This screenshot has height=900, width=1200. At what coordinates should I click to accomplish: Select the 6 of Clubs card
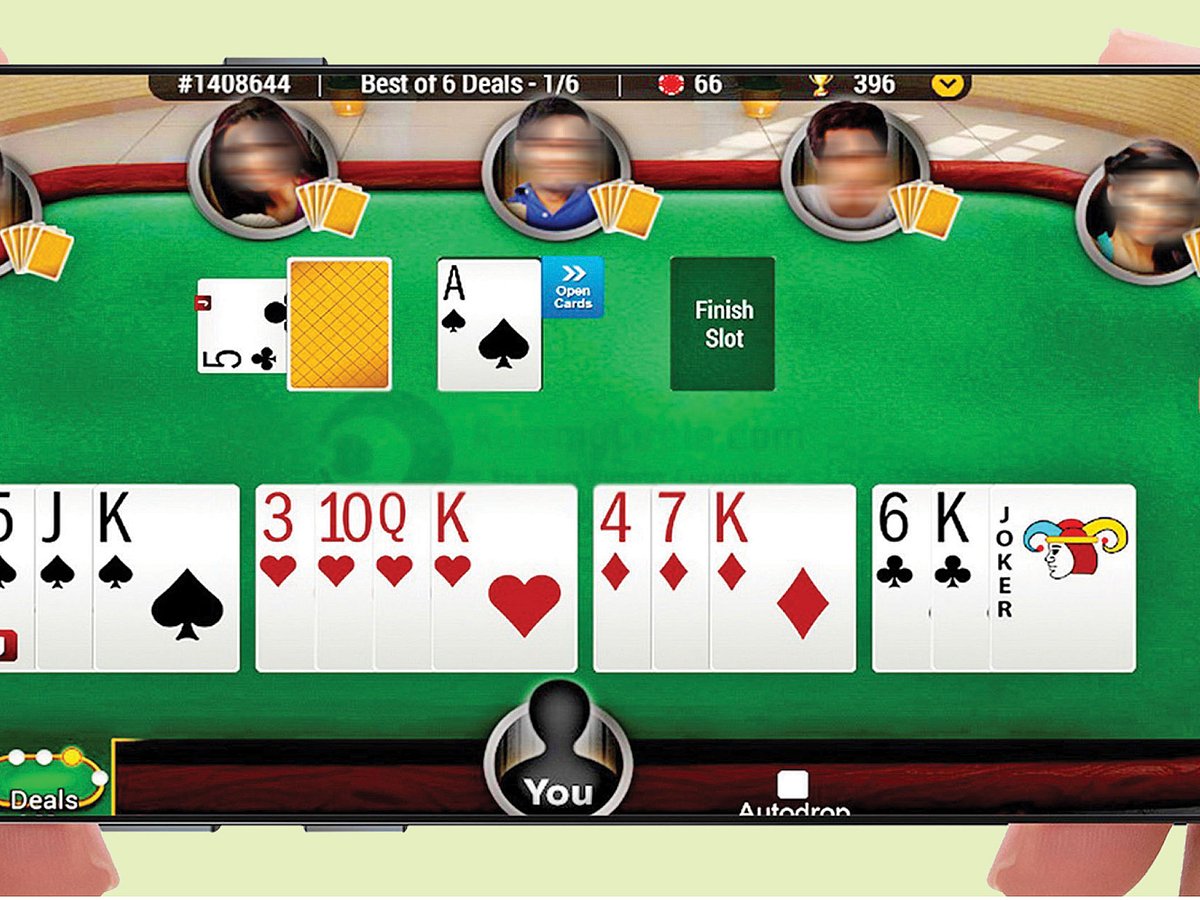(x=901, y=577)
